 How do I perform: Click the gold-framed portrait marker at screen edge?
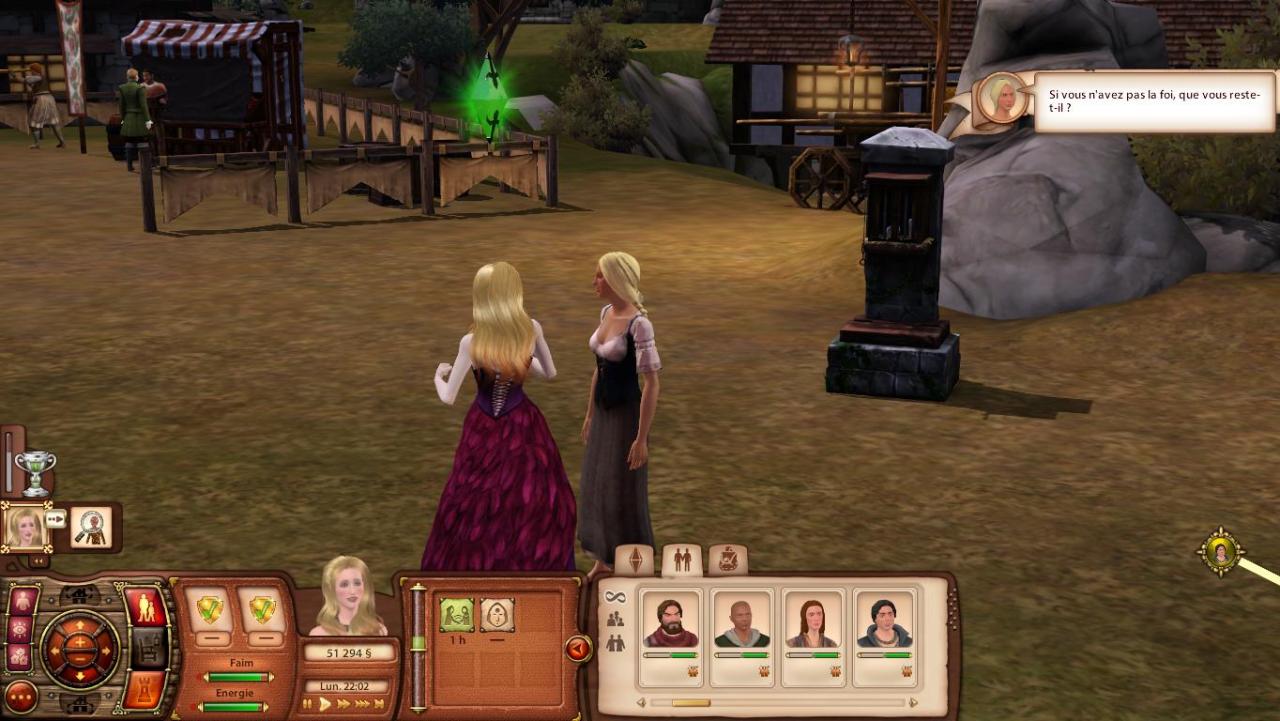[1220, 552]
